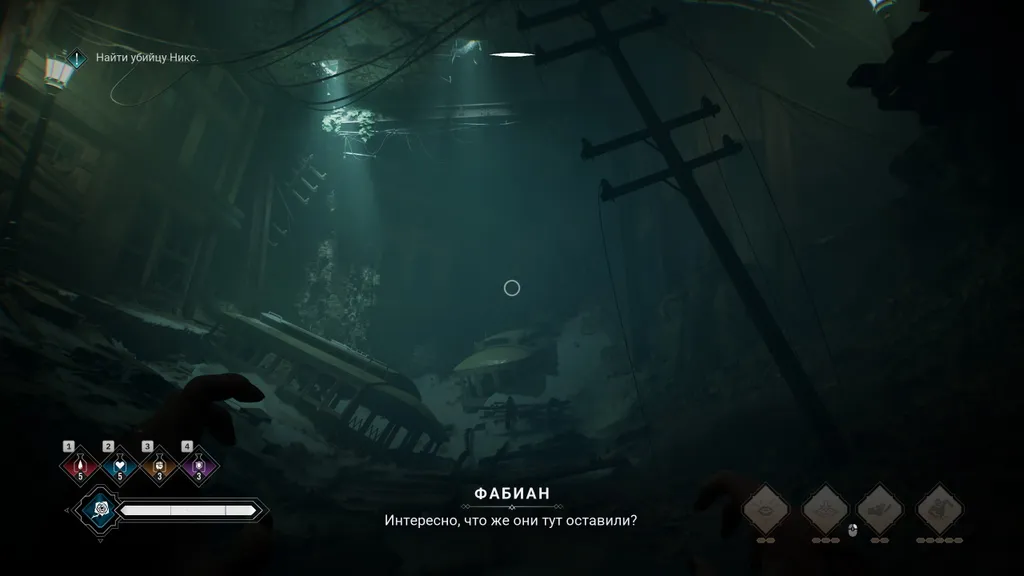Screen dimensions: 1024x576
Task: Use the blue heart elixir
Action: 120,467
